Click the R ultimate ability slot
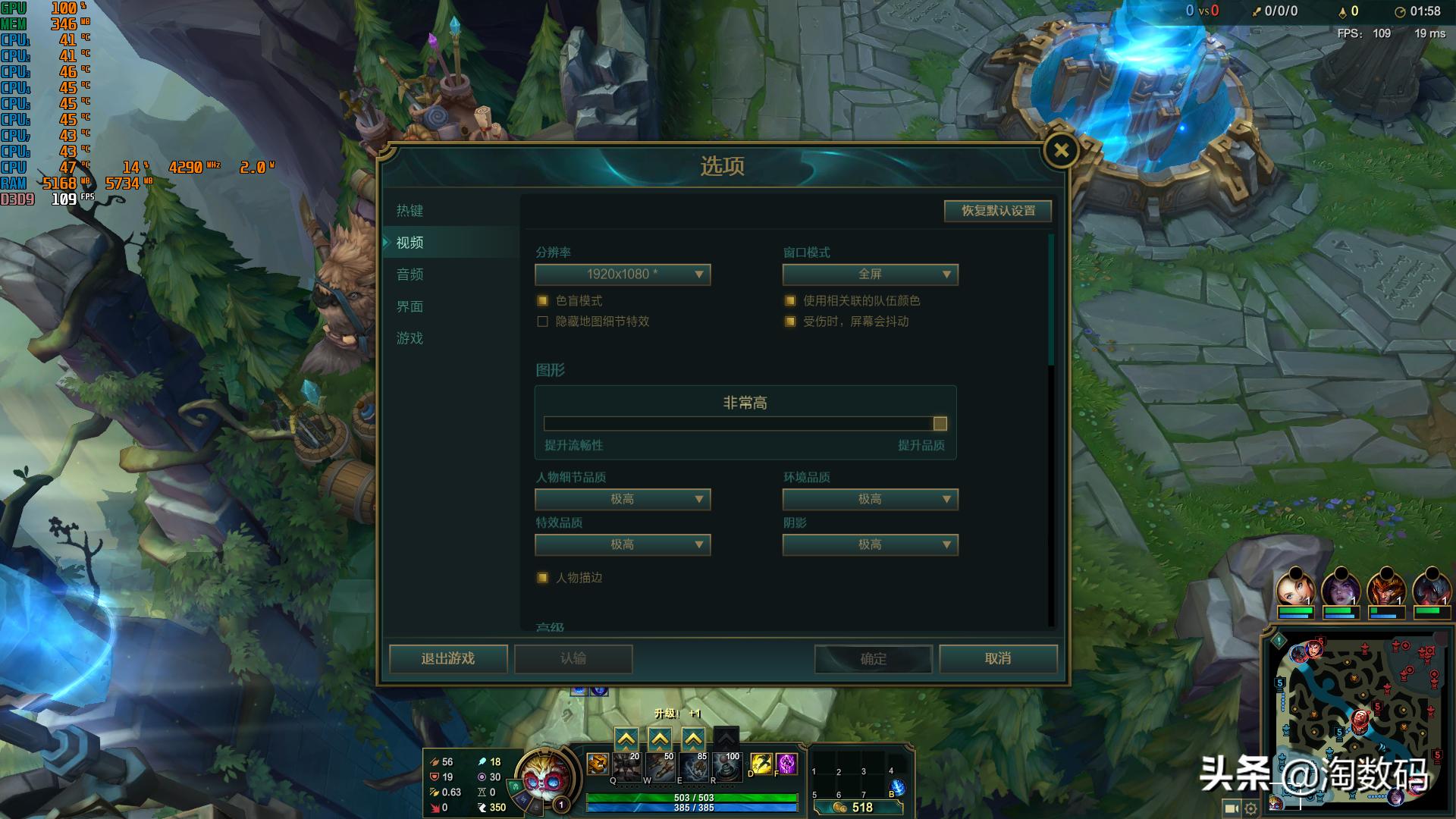The width and height of the screenshot is (1456, 819). point(726,766)
